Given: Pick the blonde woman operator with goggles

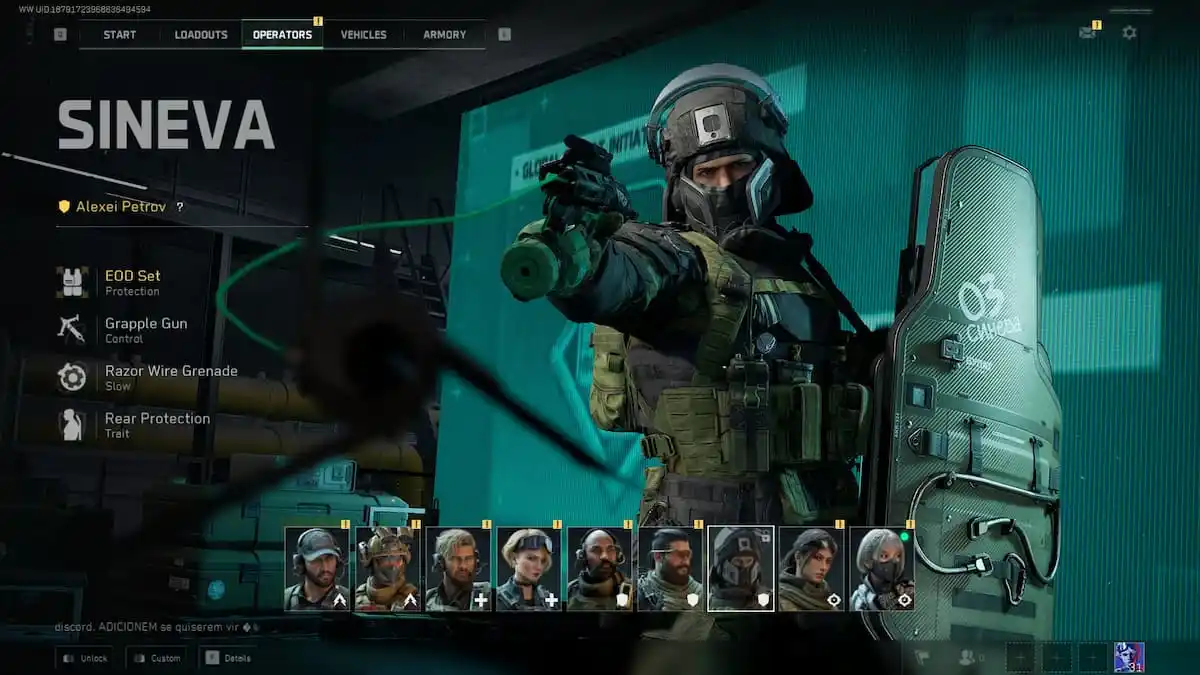Looking at the screenshot, I should click(x=529, y=569).
